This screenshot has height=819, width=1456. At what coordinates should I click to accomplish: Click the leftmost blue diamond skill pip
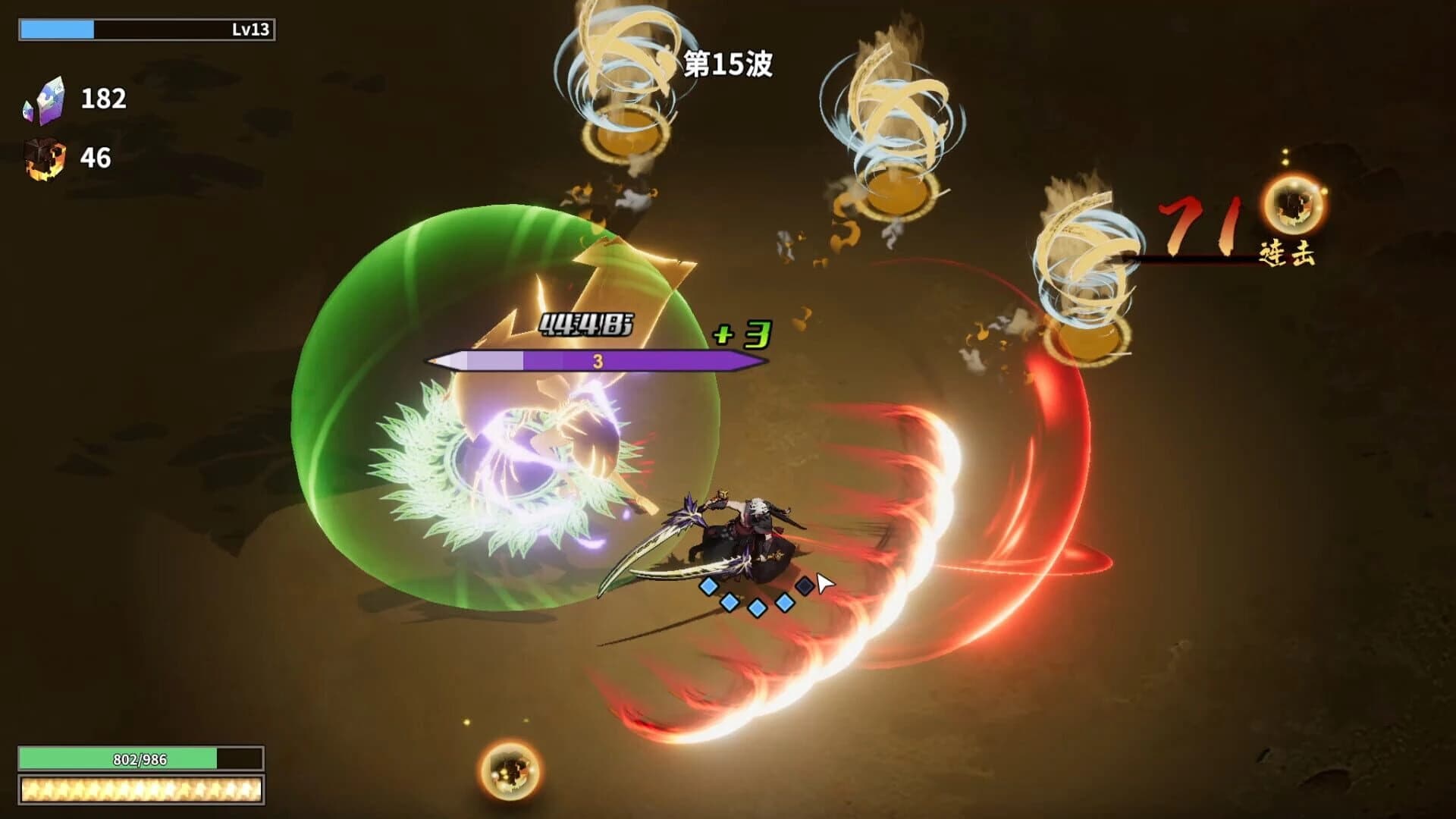709,586
